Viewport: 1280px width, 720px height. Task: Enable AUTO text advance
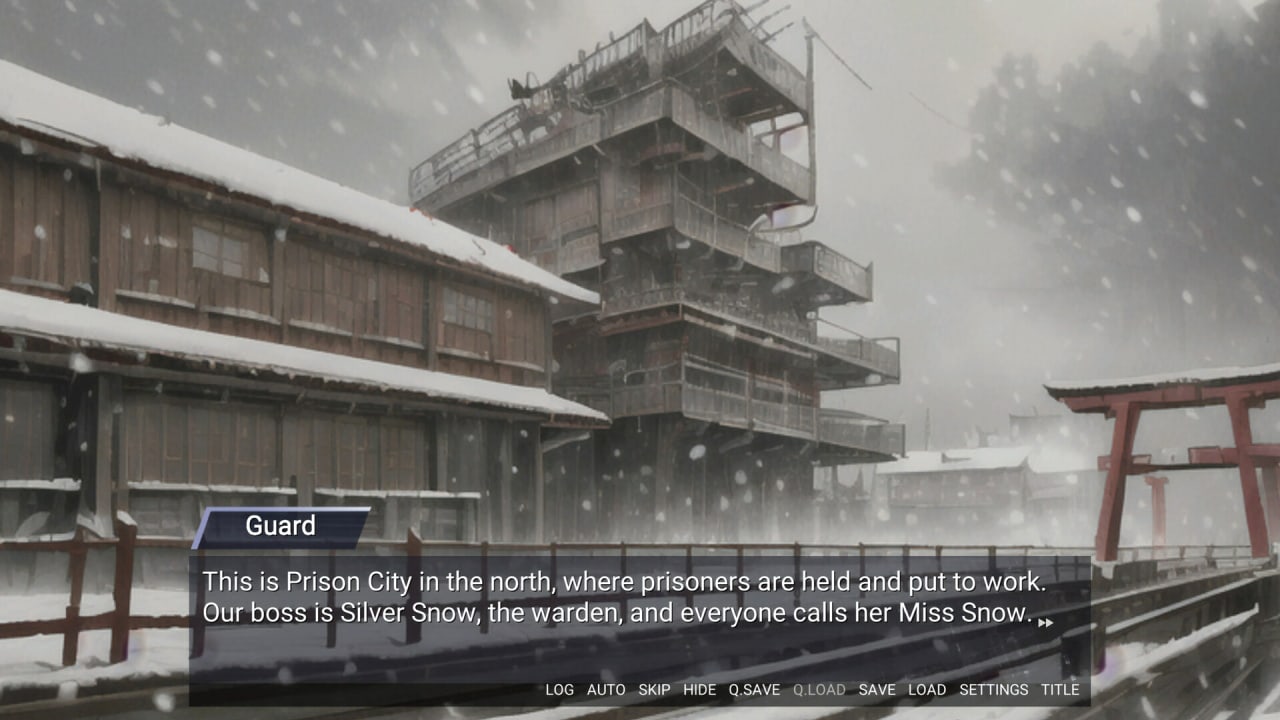(606, 690)
